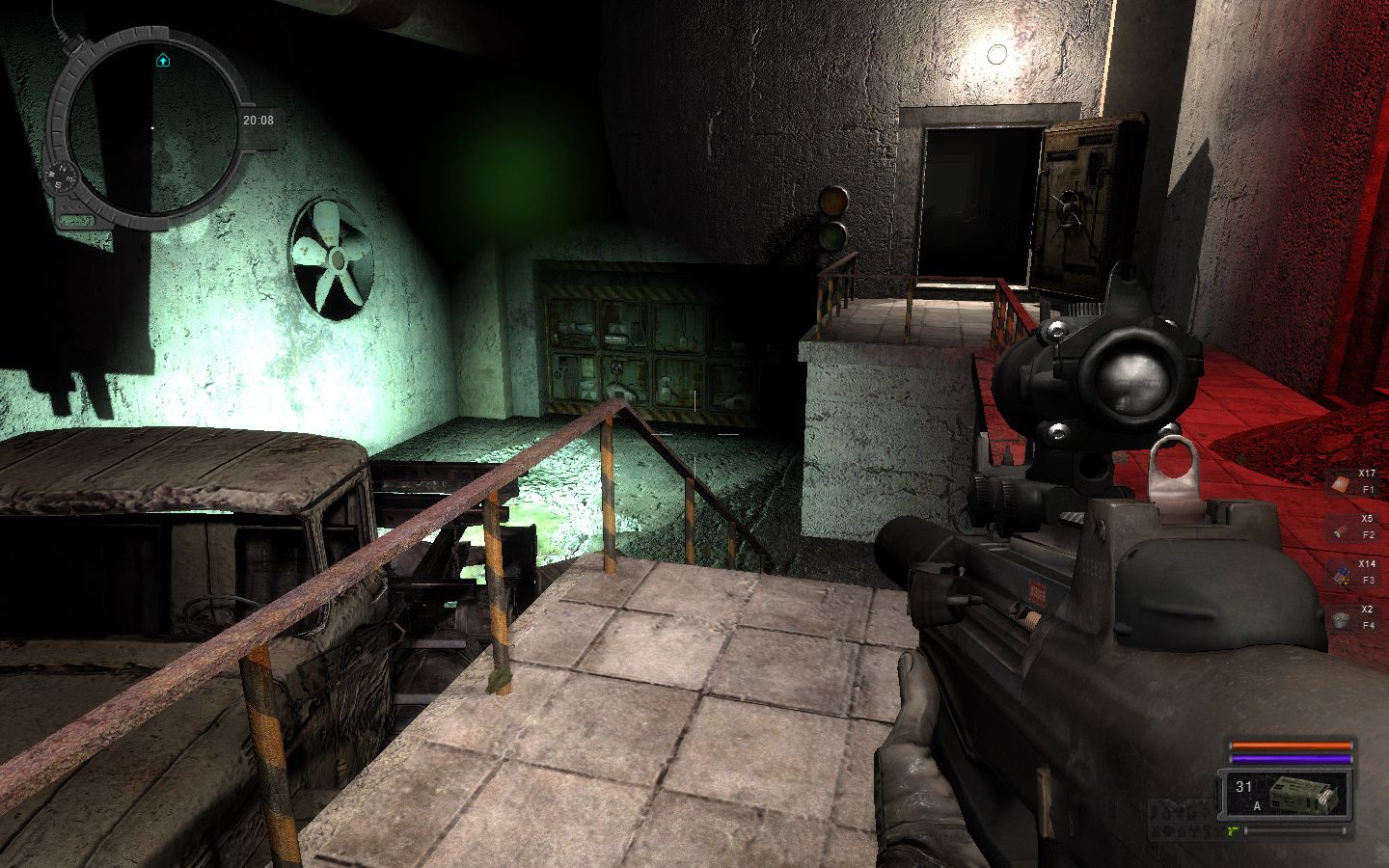The image size is (1389, 868).
Task: Click the circular minimap
Action: coord(152,123)
